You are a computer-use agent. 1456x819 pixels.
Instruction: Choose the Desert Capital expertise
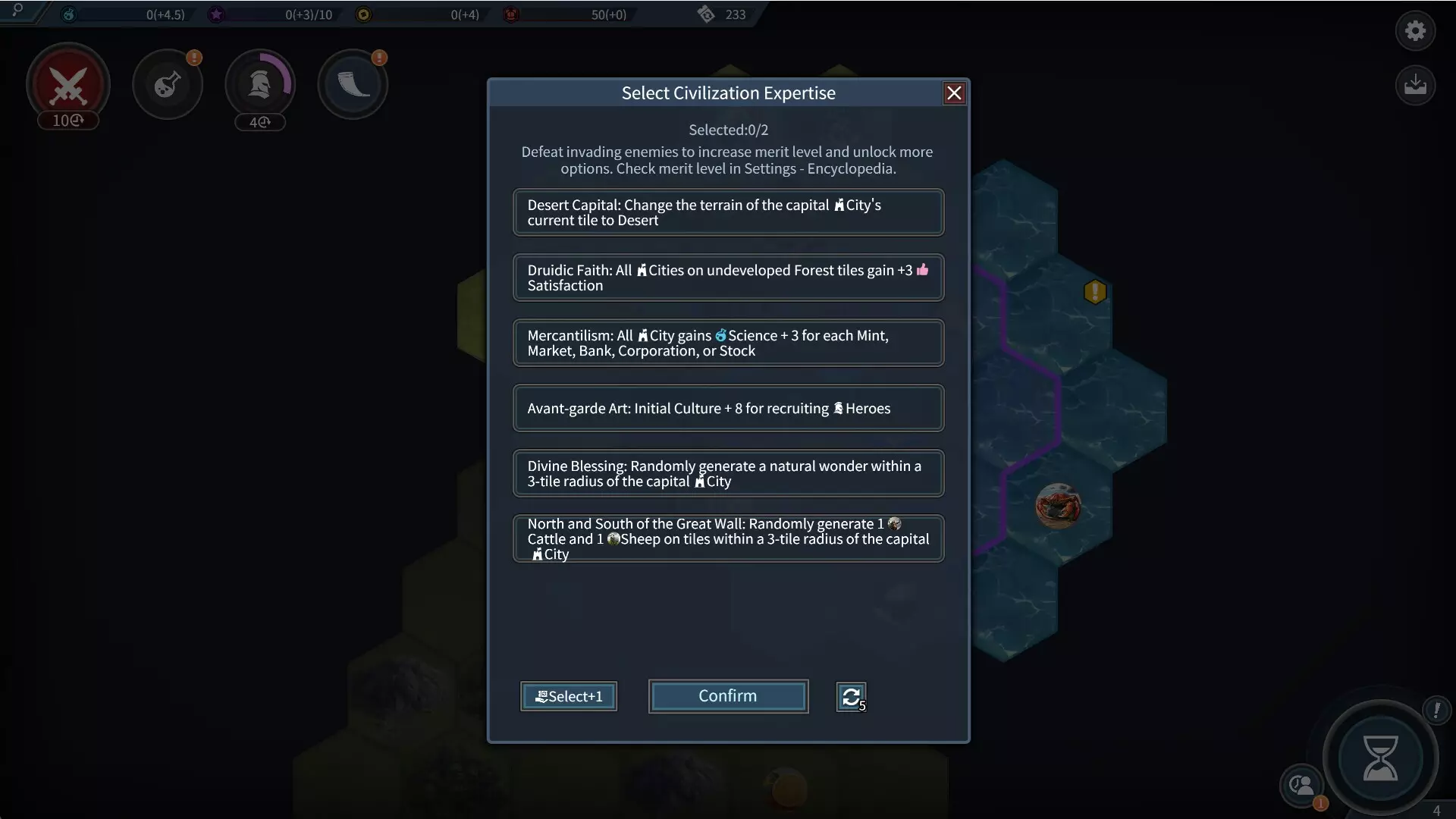728,212
